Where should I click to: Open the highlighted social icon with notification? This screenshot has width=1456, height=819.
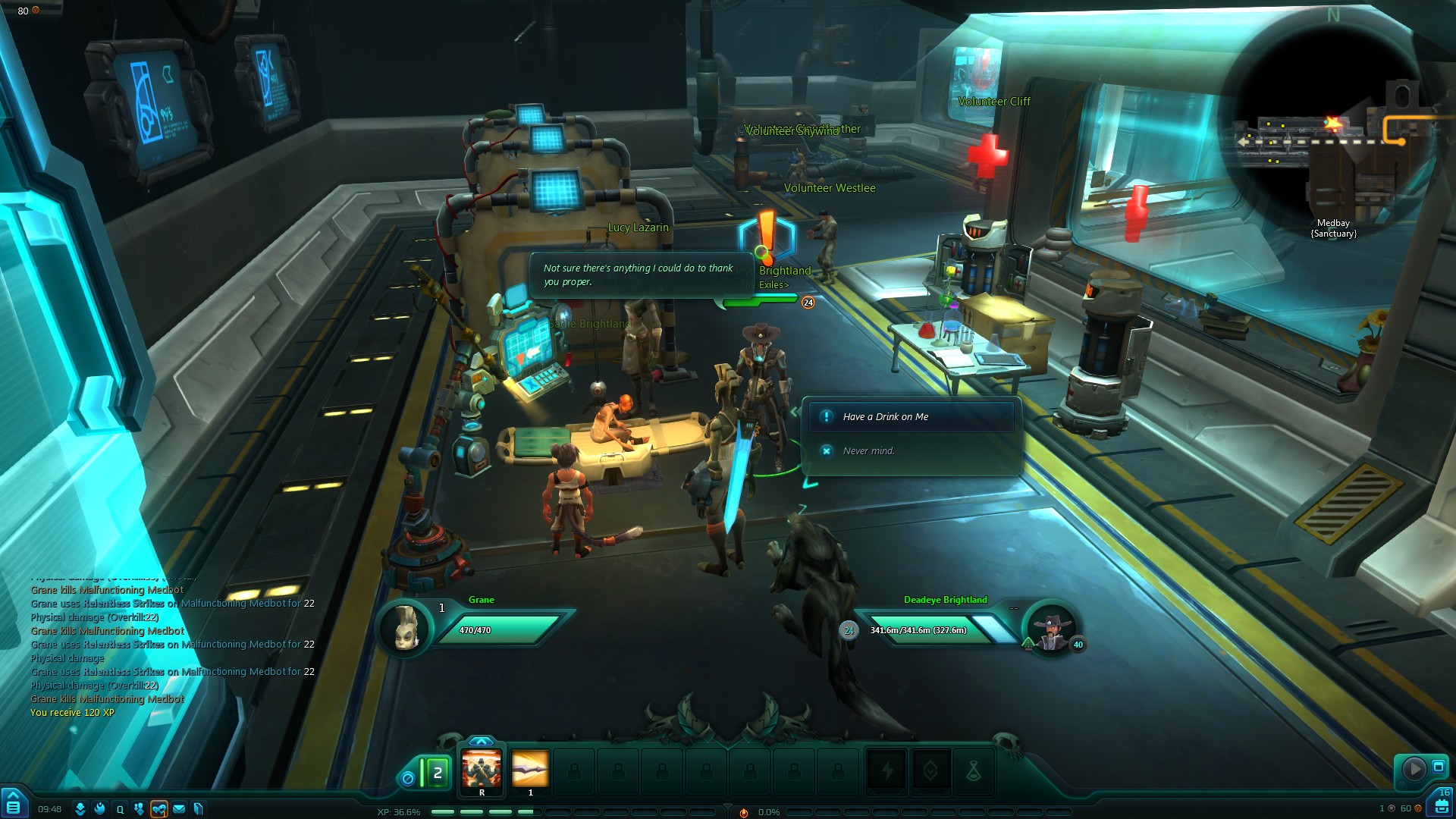click(x=159, y=809)
